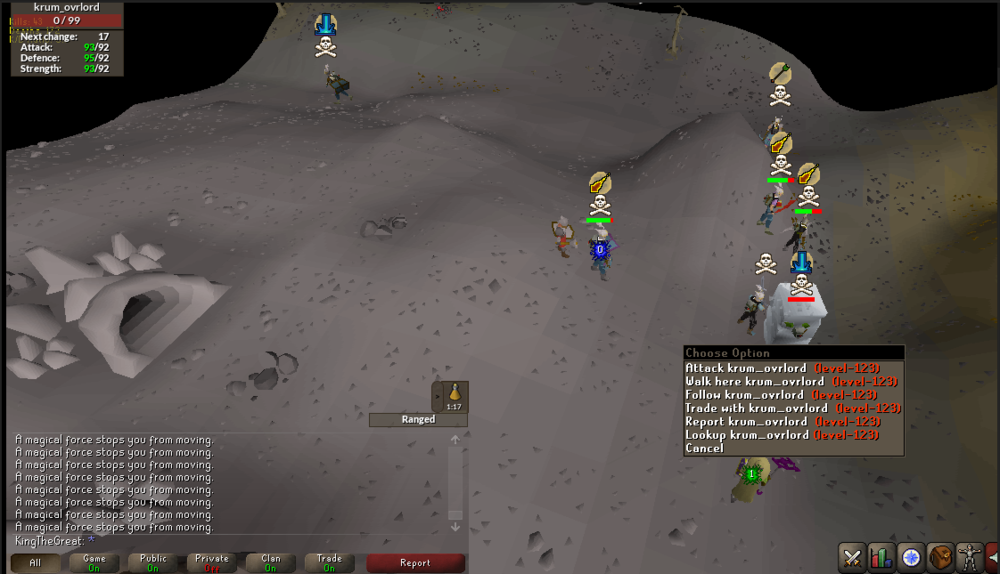Open the Game chat filter tab
Image resolution: width=1000 pixels, height=574 pixels.
tap(94, 563)
